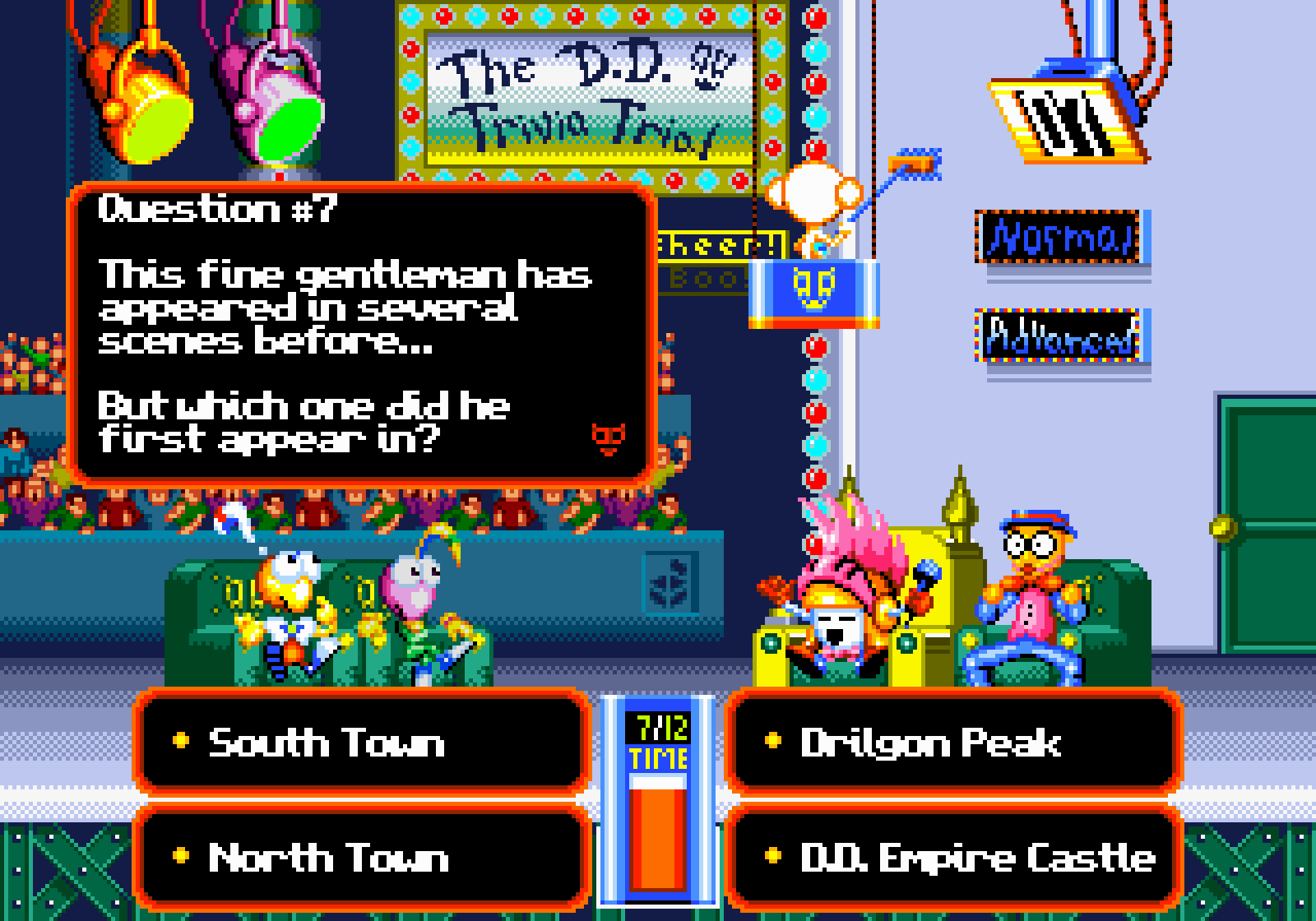
Task: Select the Drilgon Peak answer option
Action: pos(954,744)
